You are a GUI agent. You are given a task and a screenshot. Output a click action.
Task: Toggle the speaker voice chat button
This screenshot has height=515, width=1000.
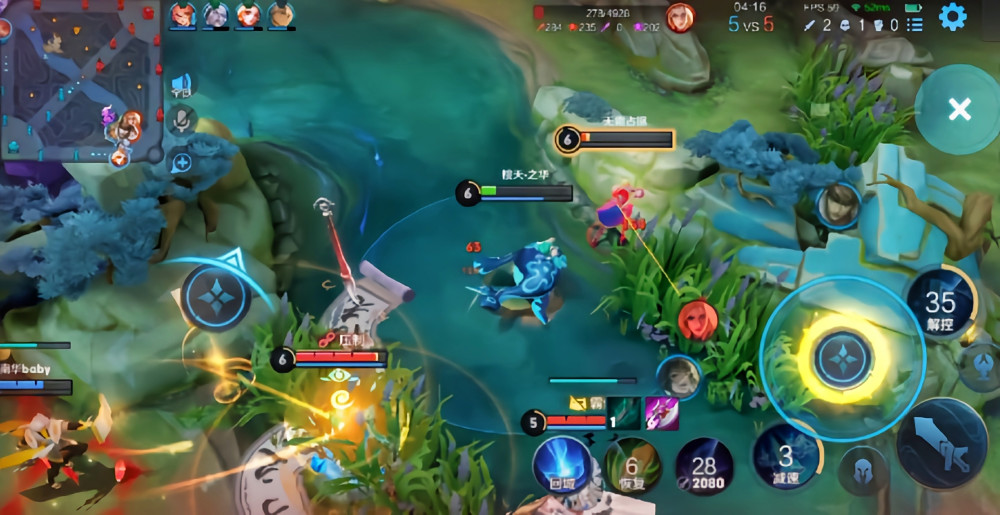pyautogui.click(x=181, y=83)
